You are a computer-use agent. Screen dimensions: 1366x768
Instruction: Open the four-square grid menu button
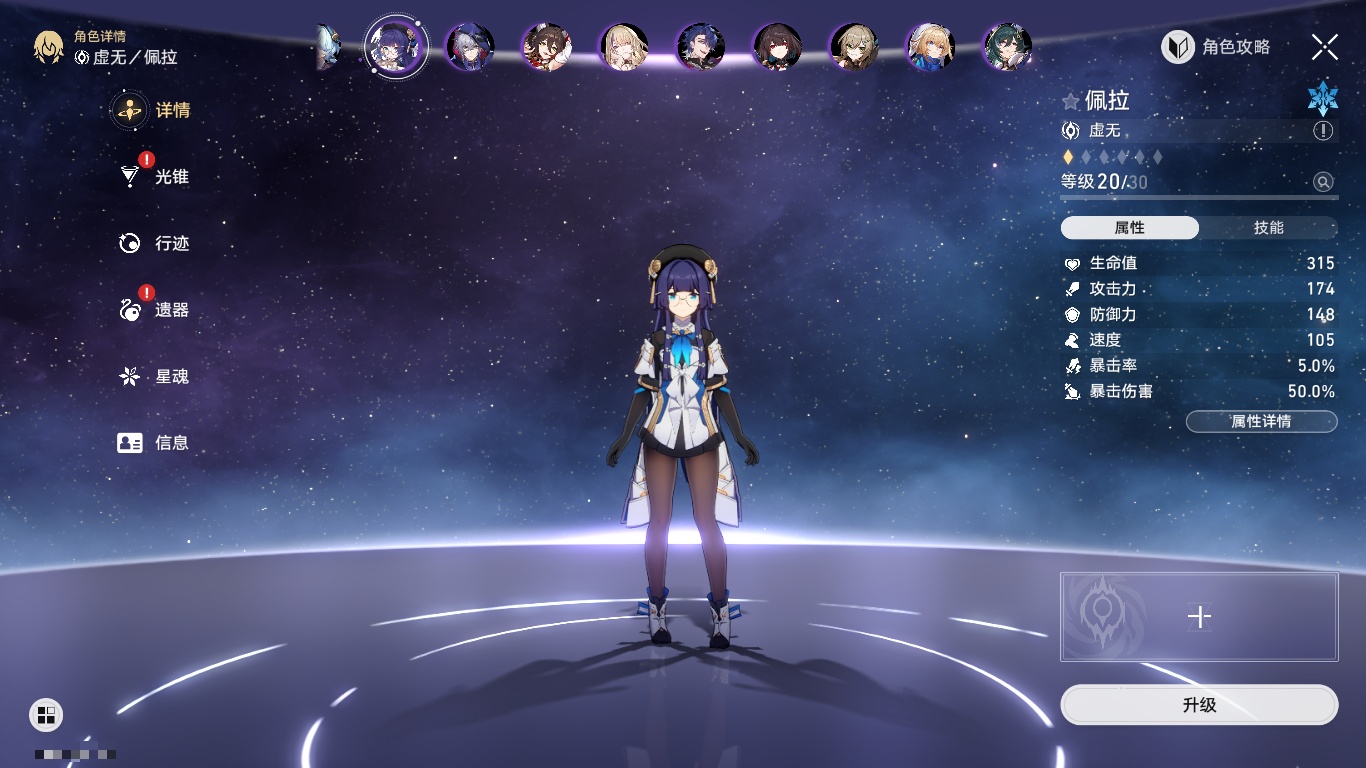(46, 715)
